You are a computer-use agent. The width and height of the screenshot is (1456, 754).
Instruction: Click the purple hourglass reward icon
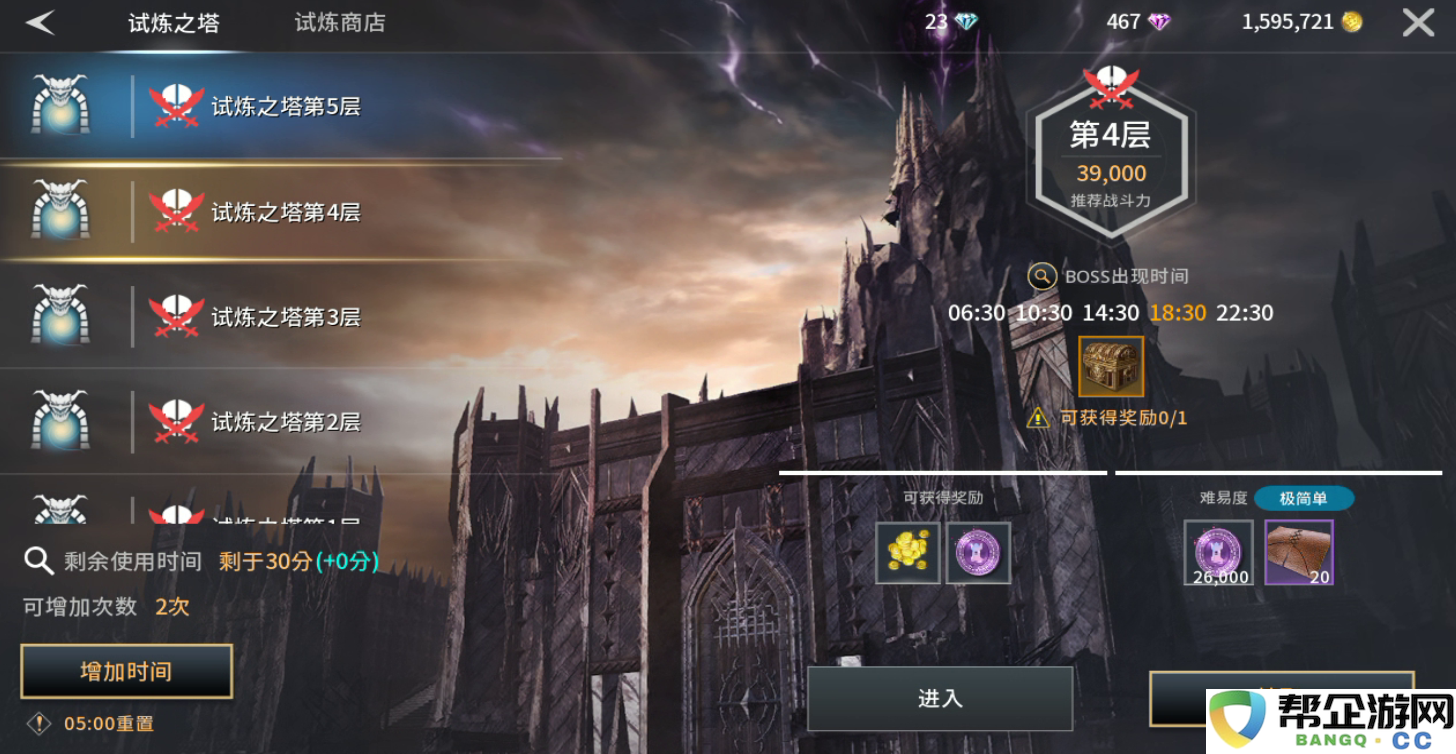click(977, 551)
